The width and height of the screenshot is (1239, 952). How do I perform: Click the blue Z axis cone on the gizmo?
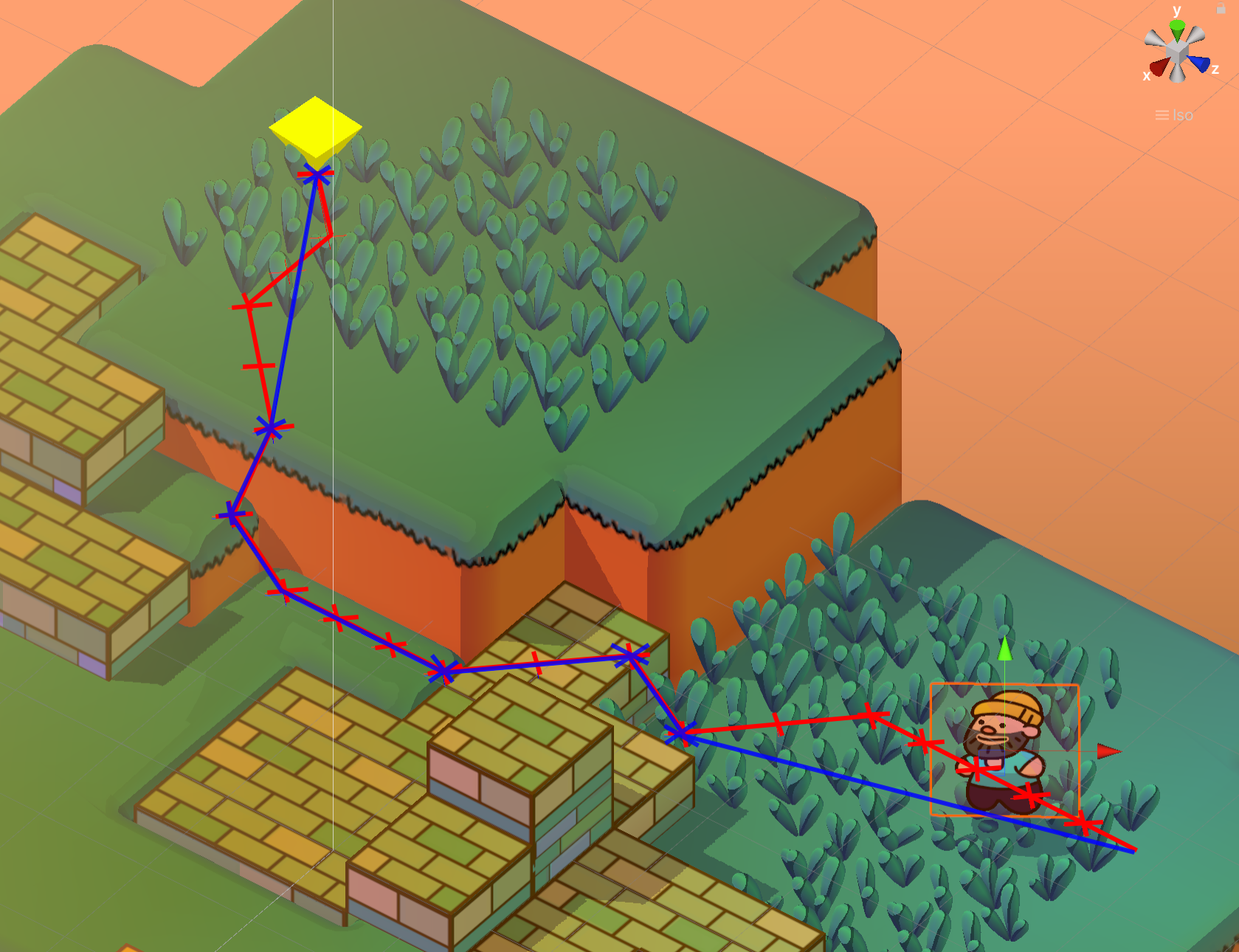[x=1199, y=64]
